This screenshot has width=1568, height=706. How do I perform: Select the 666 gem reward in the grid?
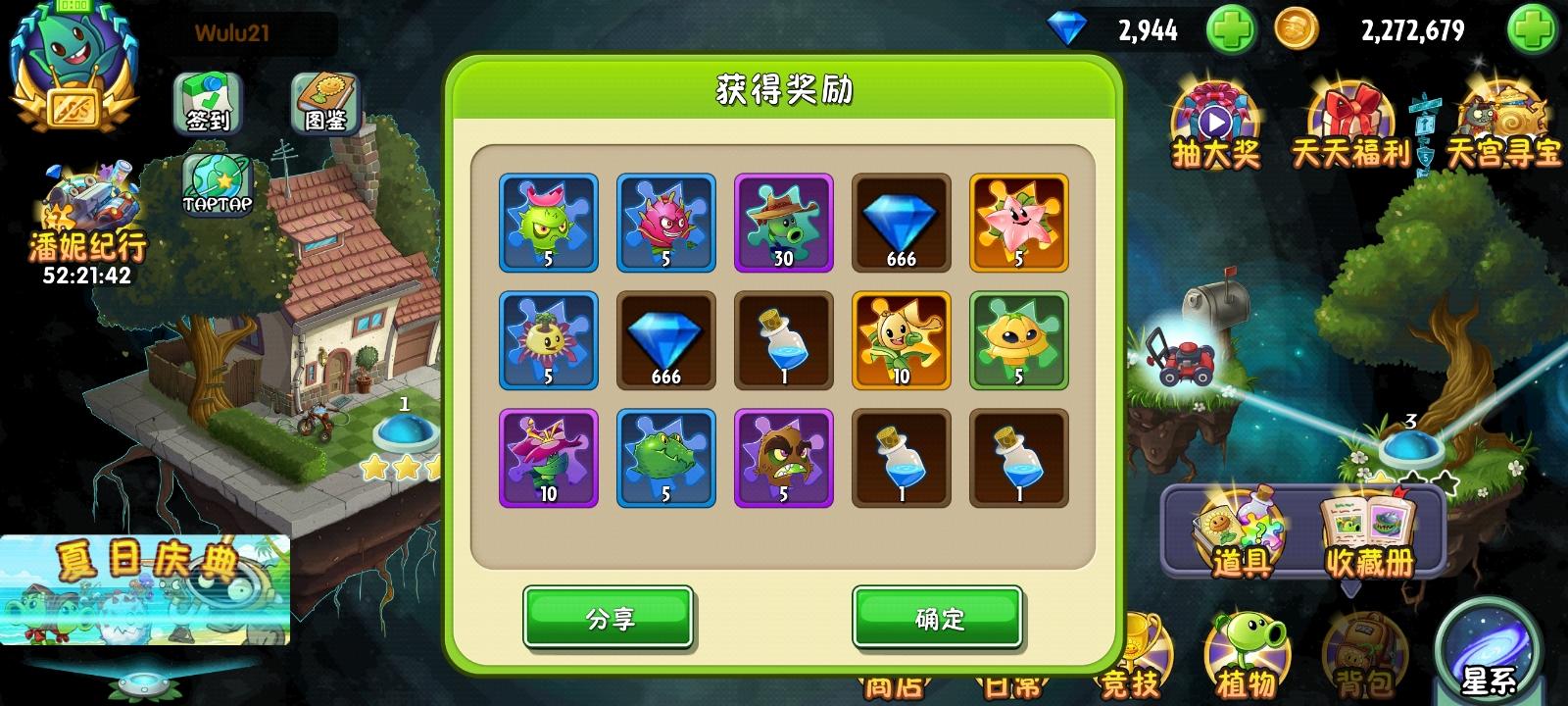(901, 224)
